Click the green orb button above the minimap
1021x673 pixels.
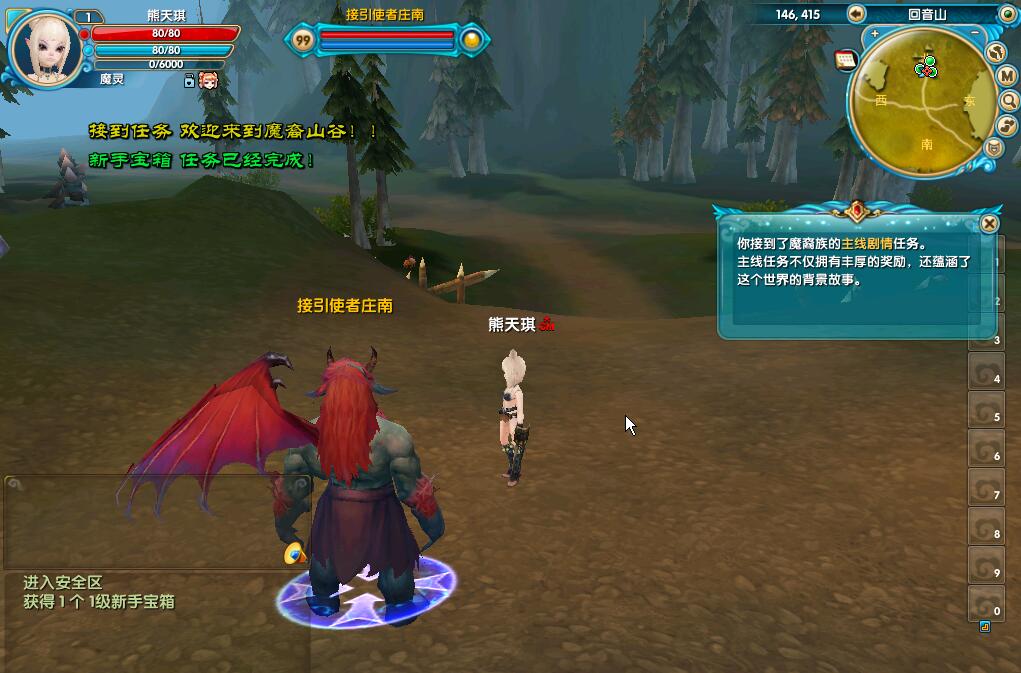click(1007, 13)
